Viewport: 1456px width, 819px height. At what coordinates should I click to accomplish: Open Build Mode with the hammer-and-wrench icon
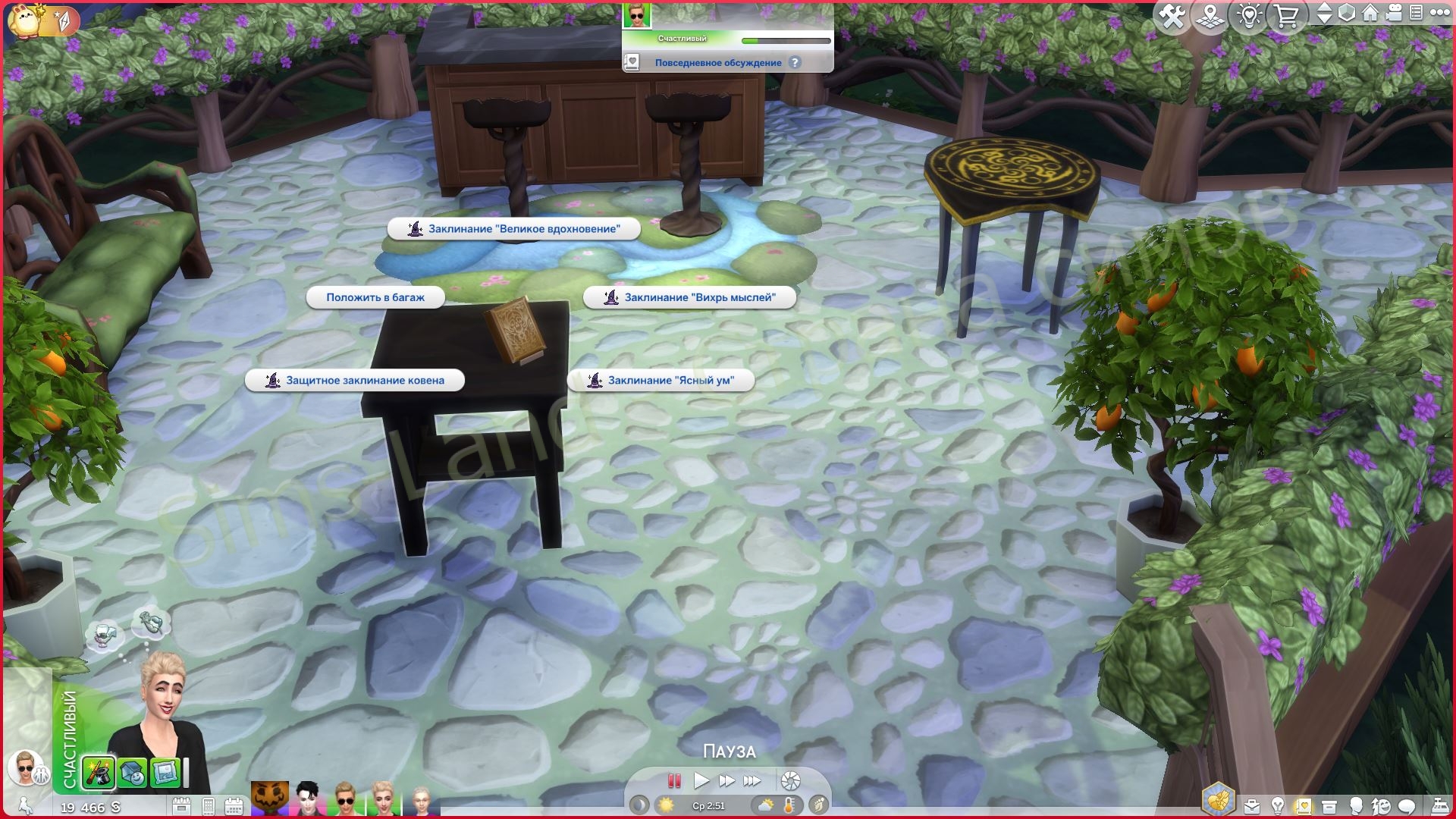point(1172,16)
